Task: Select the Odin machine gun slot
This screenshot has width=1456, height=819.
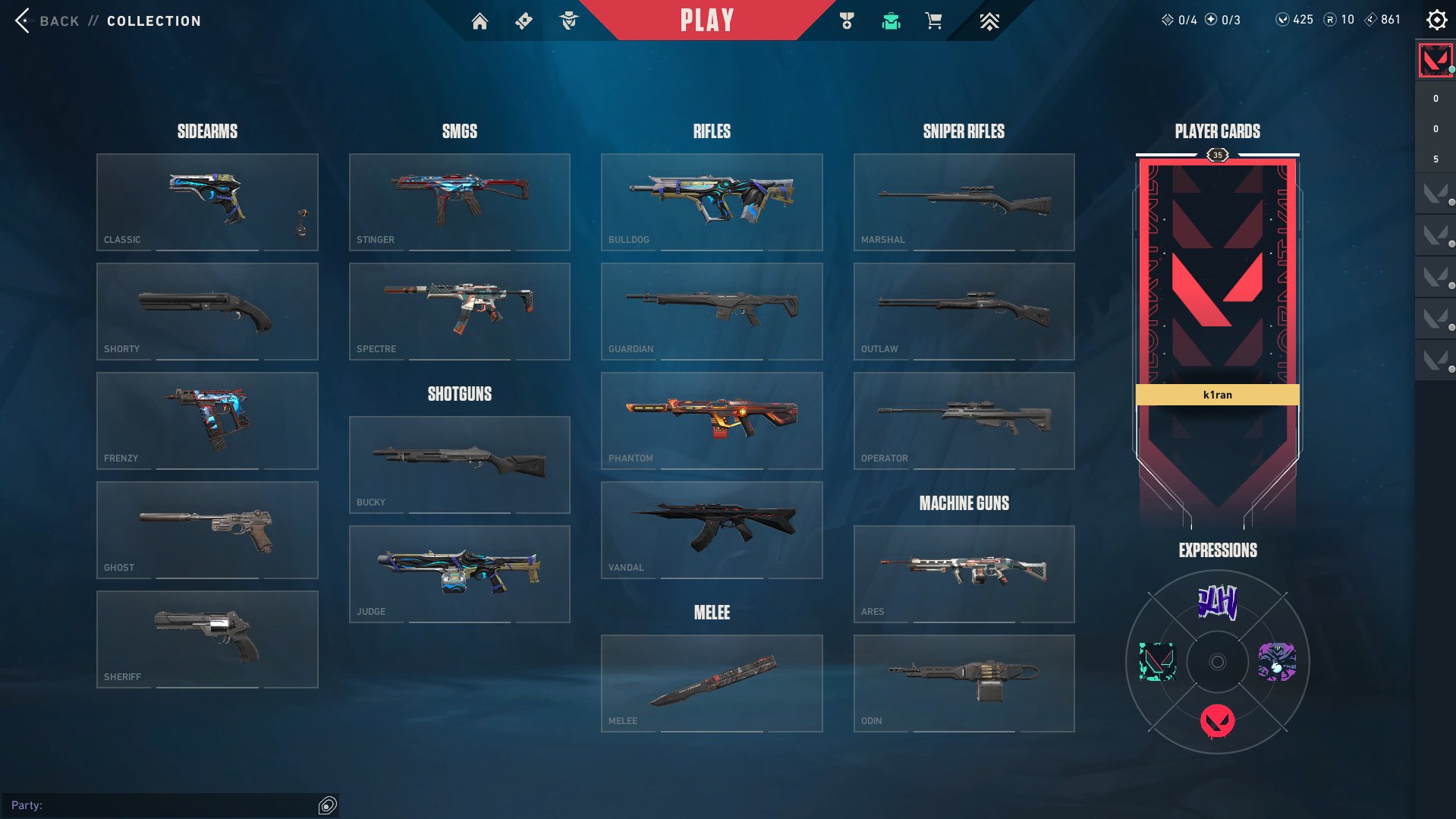Action: [964, 683]
